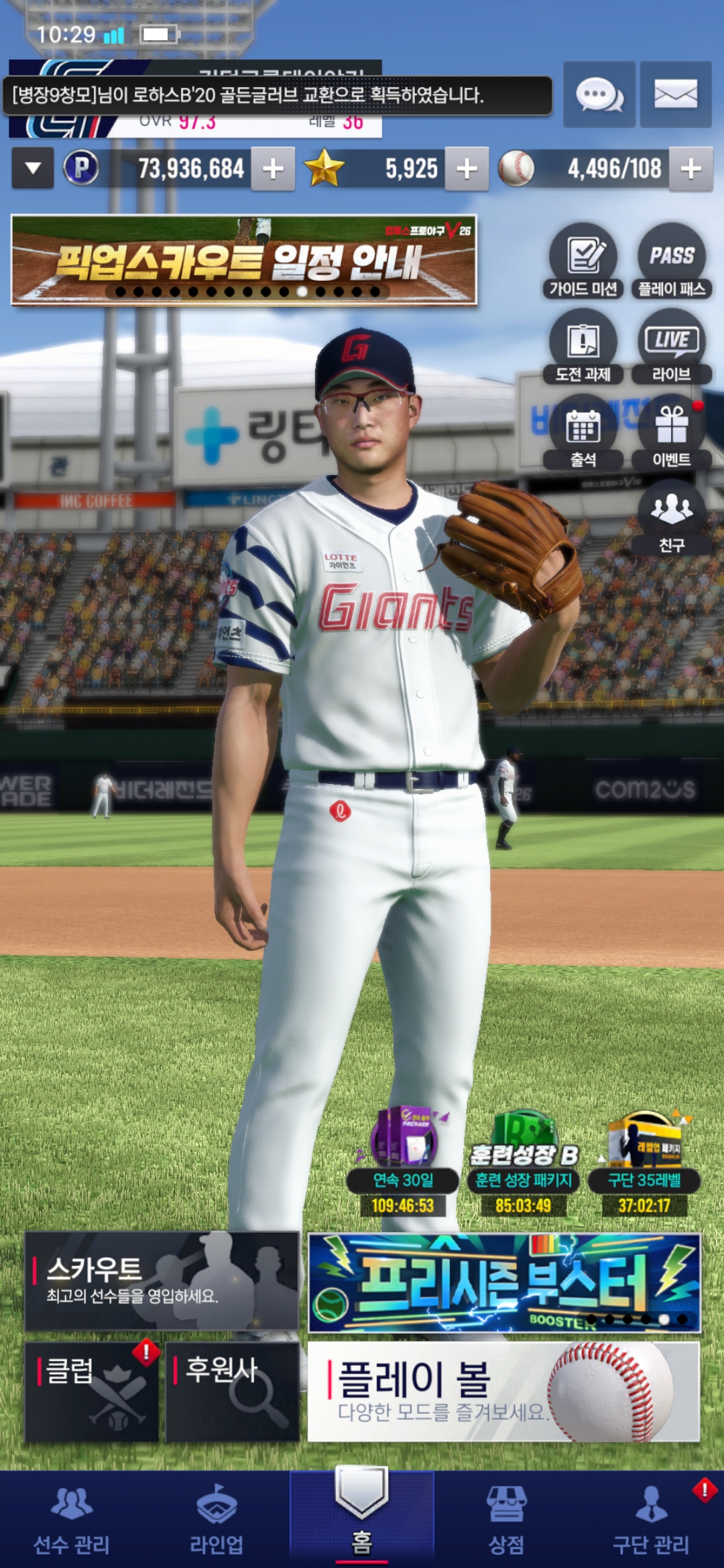The width and height of the screenshot is (724, 1568).
Task: Open the 플레이 패스 PASS icon
Action: coord(672,261)
